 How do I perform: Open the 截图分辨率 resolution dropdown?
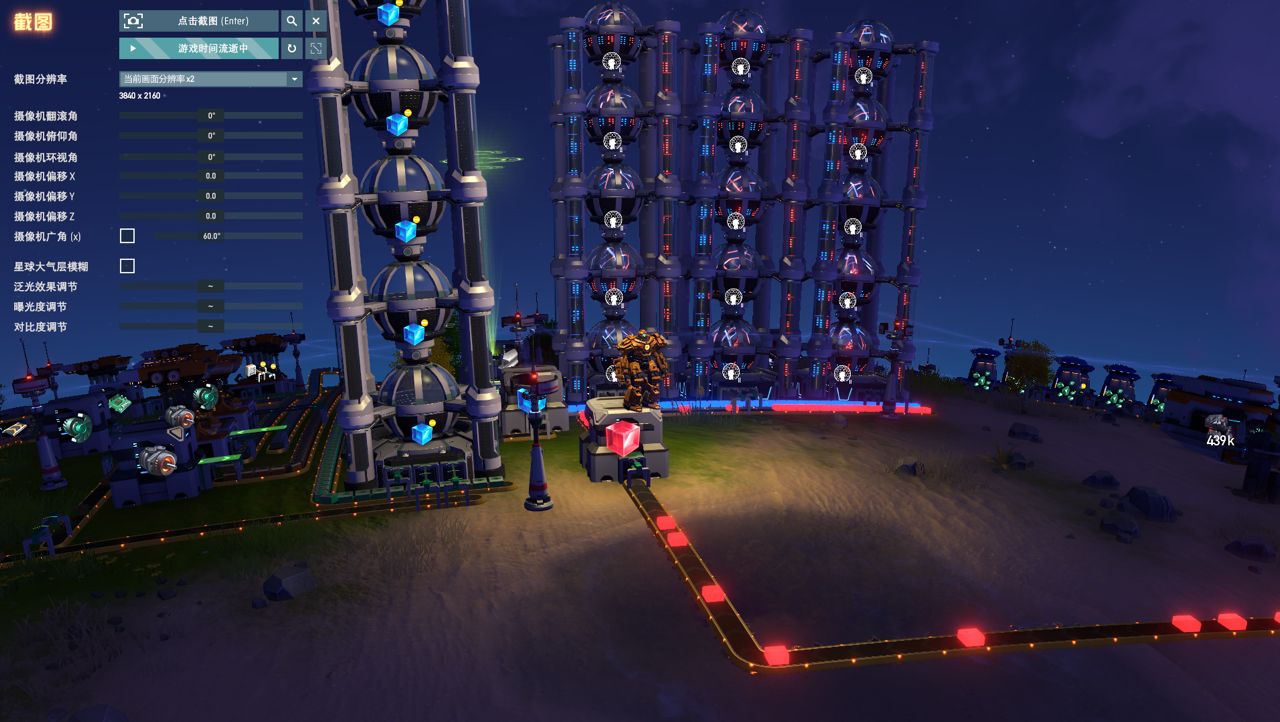pos(211,79)
